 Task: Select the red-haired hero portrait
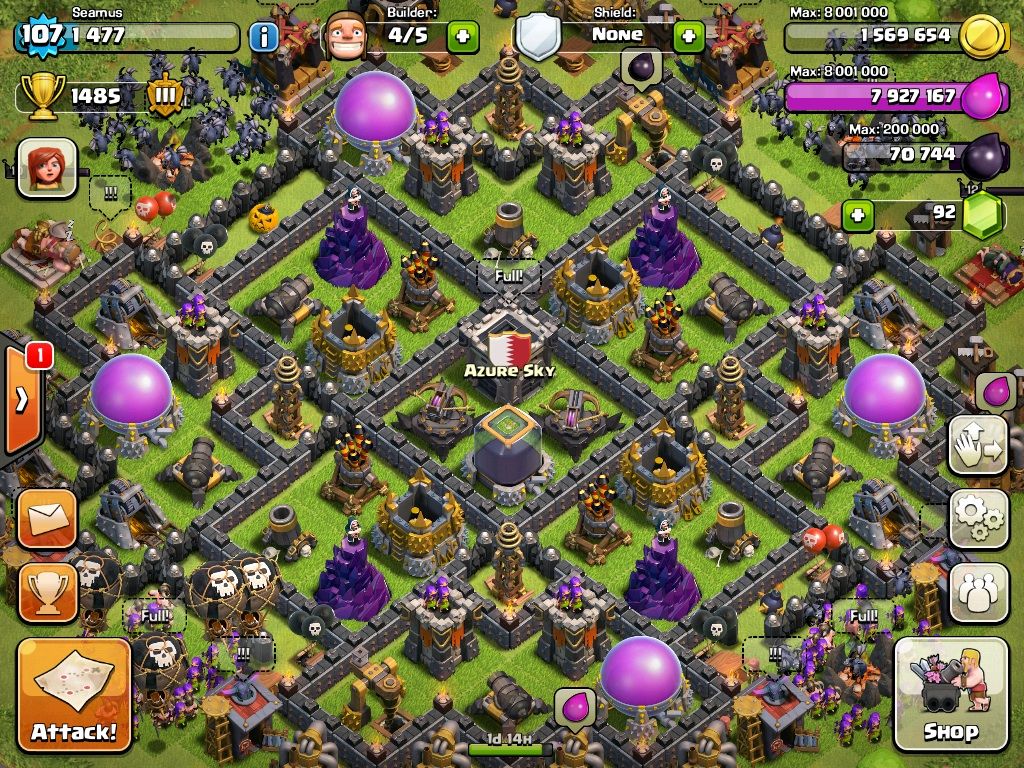(47, 168)
